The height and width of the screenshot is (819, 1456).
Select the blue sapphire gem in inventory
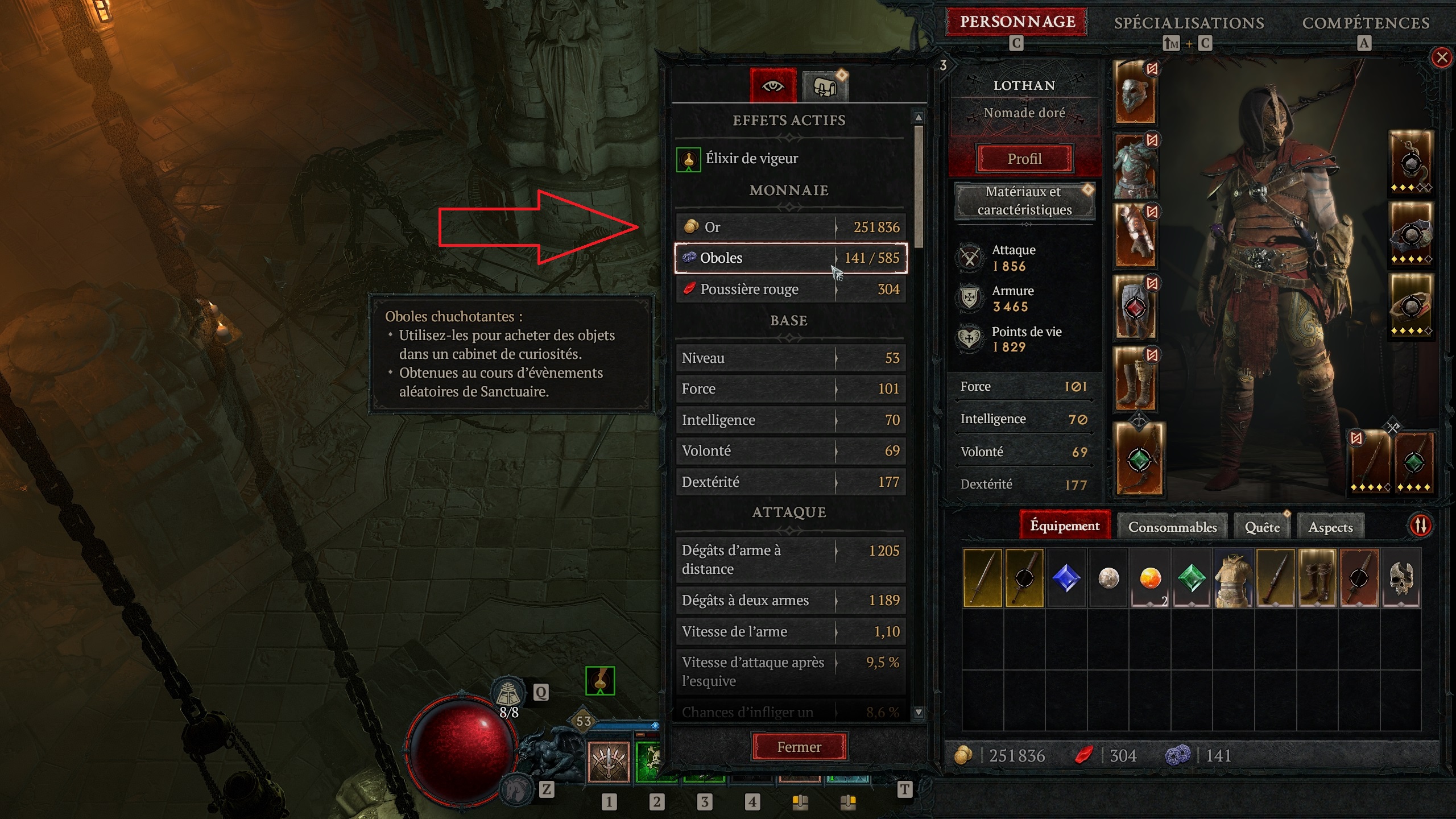tap(1066, 578)
